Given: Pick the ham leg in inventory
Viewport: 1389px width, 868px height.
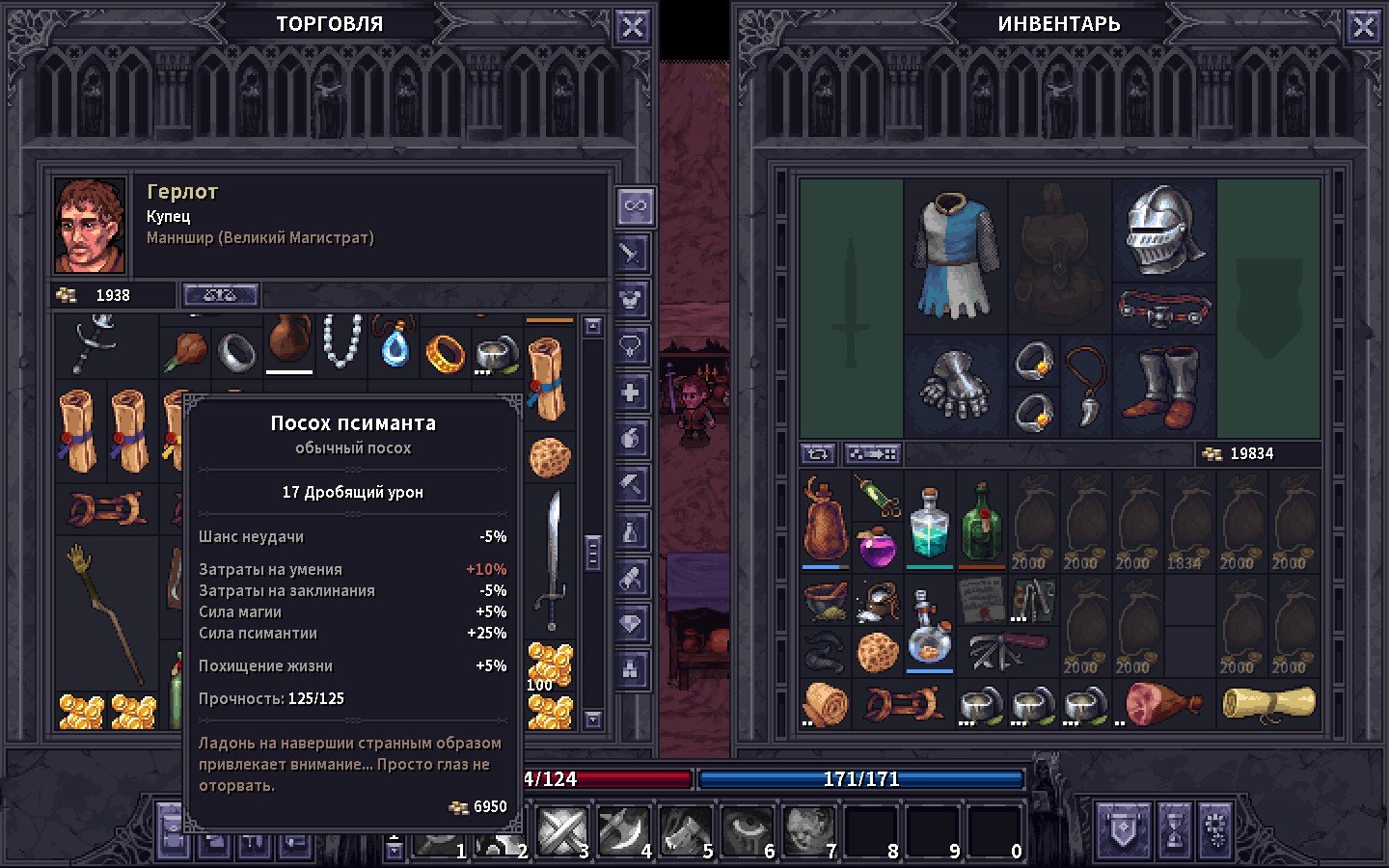Looking at the screenshot, I should point(1162,702).
